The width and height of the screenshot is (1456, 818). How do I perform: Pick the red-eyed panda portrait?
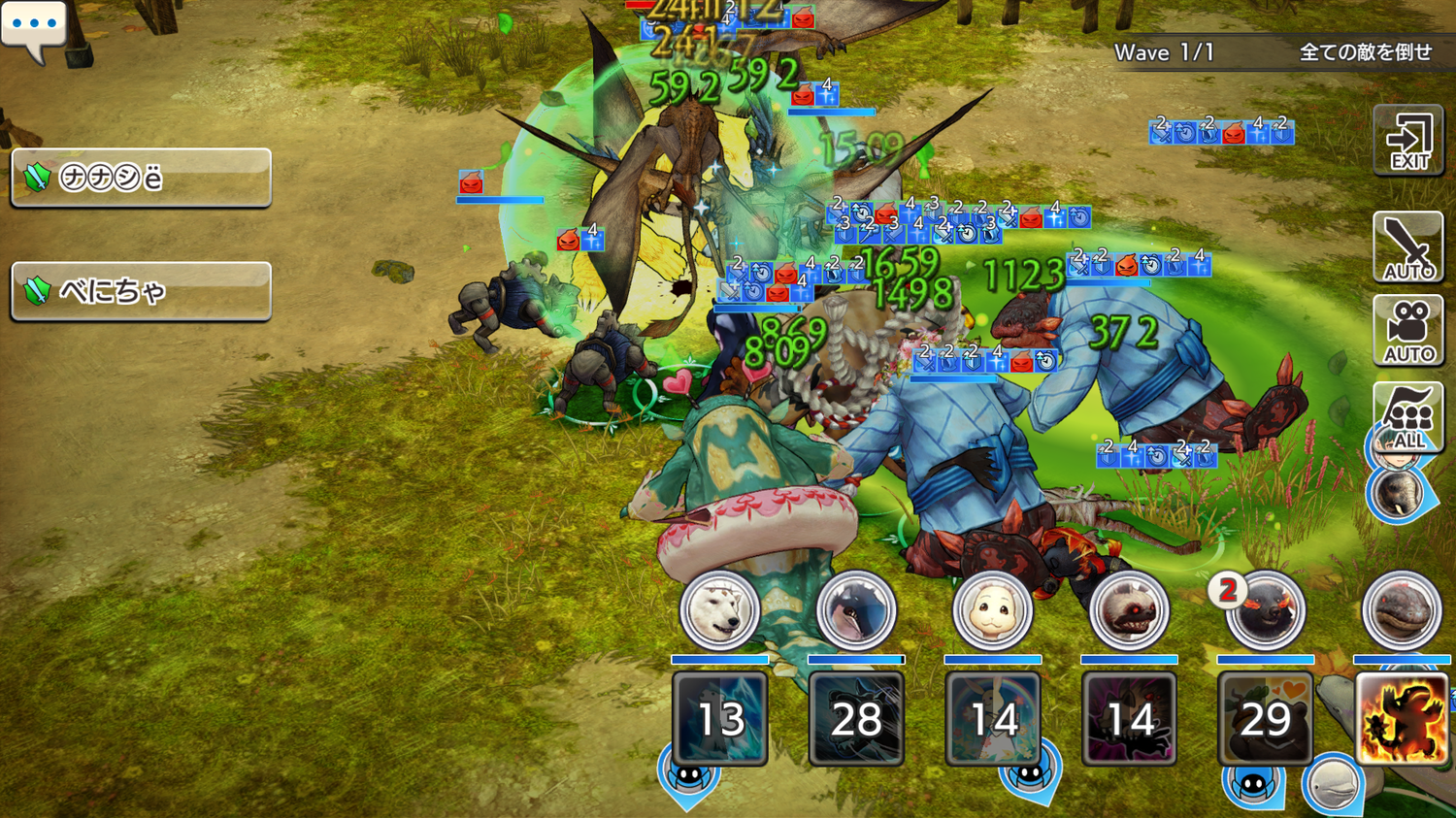(1128, 611)
